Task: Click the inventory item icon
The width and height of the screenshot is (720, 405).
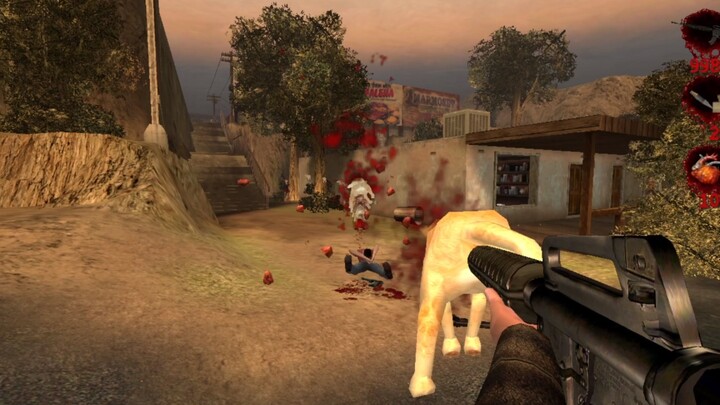Action: coord(703,98)
